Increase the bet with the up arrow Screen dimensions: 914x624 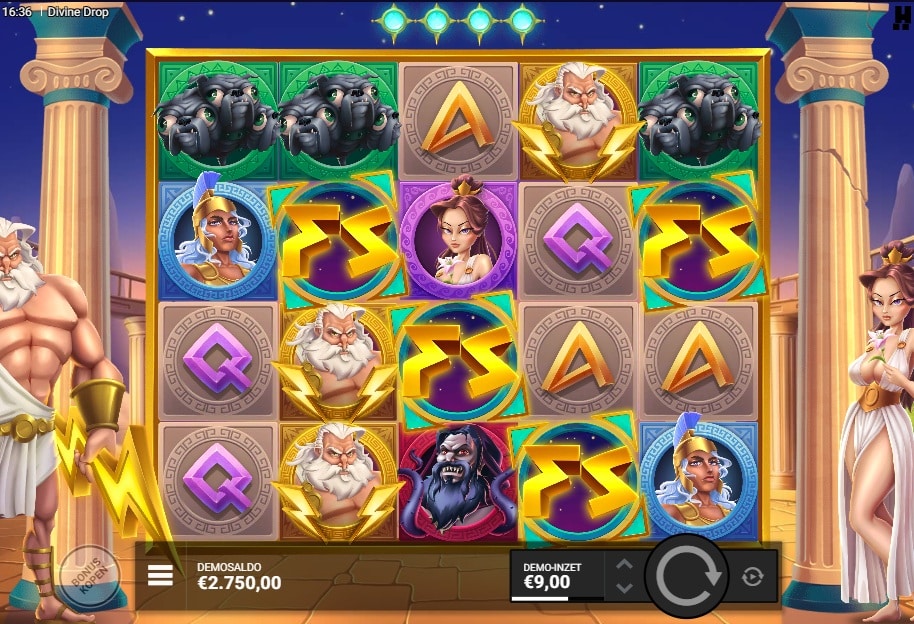(624, 565)
